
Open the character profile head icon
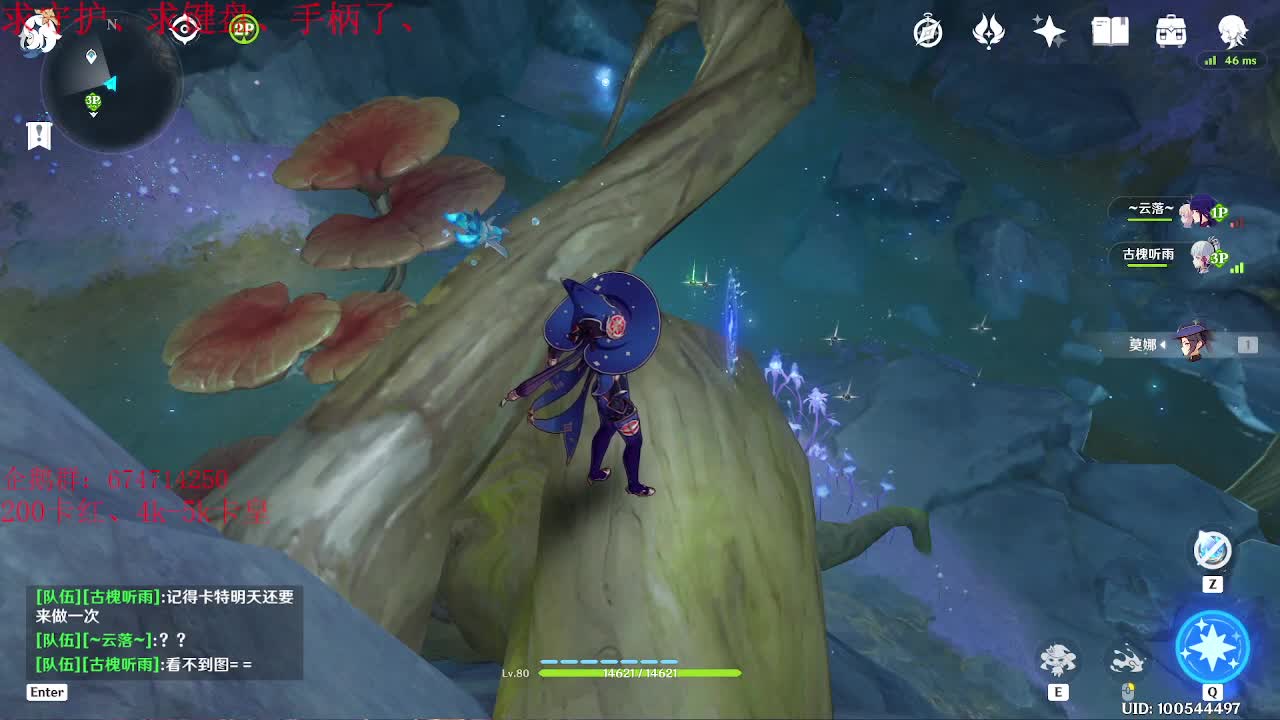click(1232, 32)
